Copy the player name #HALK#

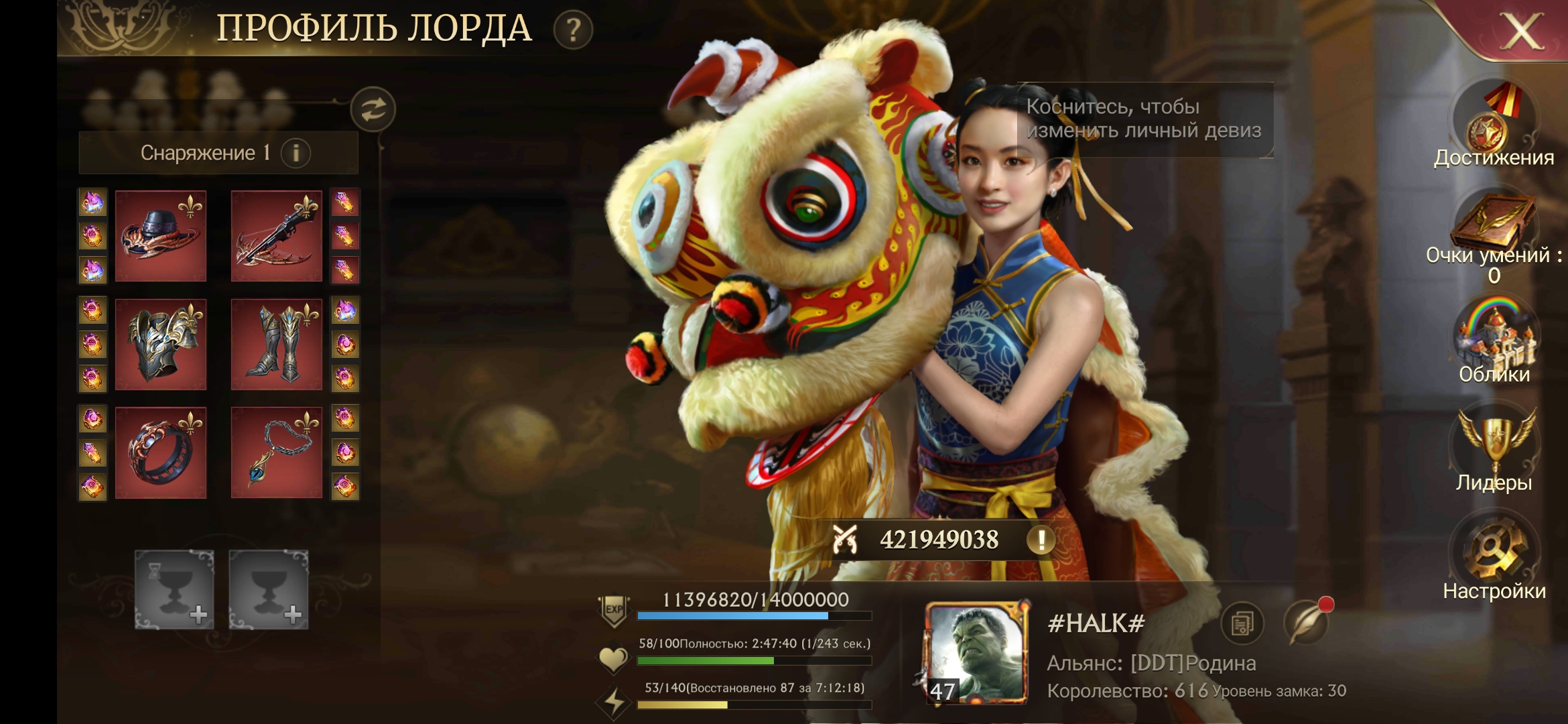tap(1242, 623)
